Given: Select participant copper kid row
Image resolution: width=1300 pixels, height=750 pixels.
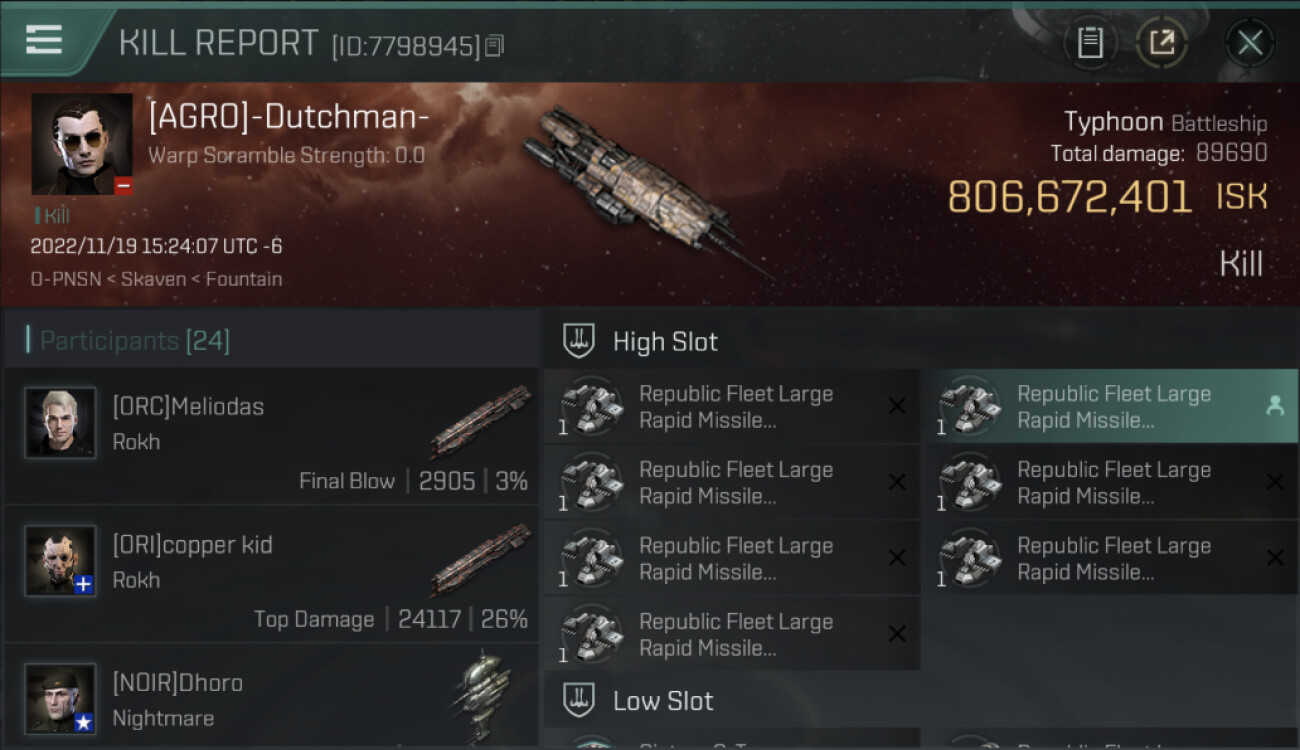Looking at the screenshot, I should (272, 574).
